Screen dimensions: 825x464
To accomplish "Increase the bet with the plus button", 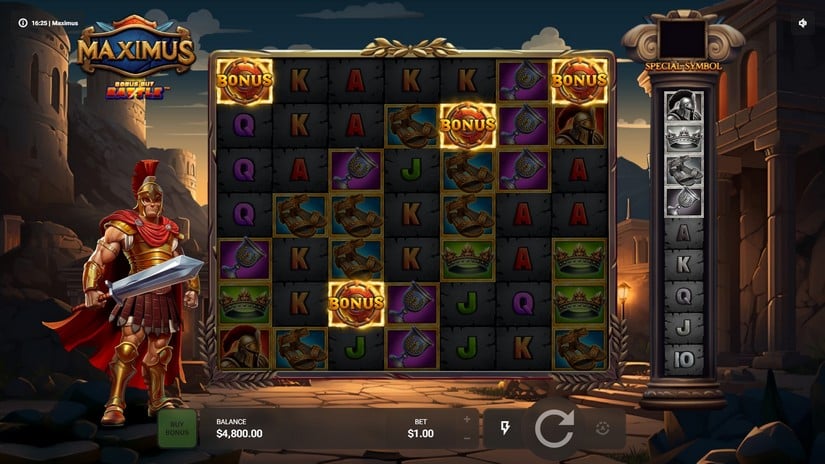I will tap(466, 419).
